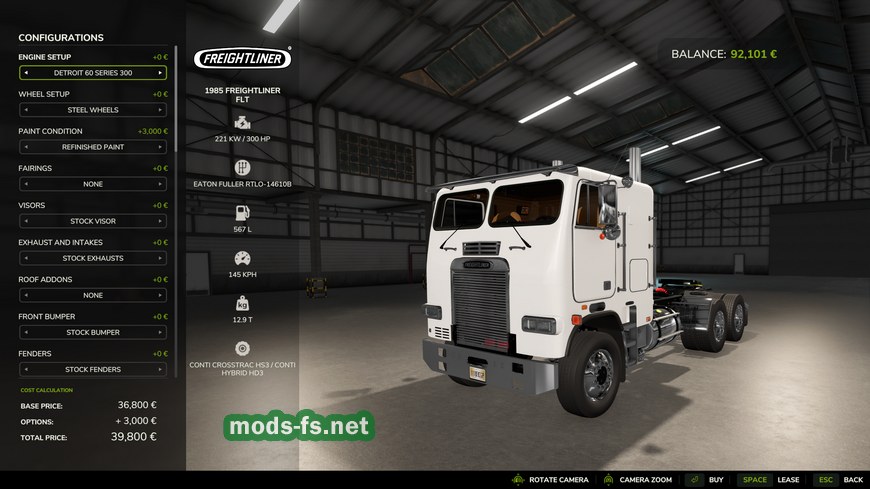Use the configuration list scrollbar
The image size is (870, 489).
pyautogui.click(x=177, y=100)
